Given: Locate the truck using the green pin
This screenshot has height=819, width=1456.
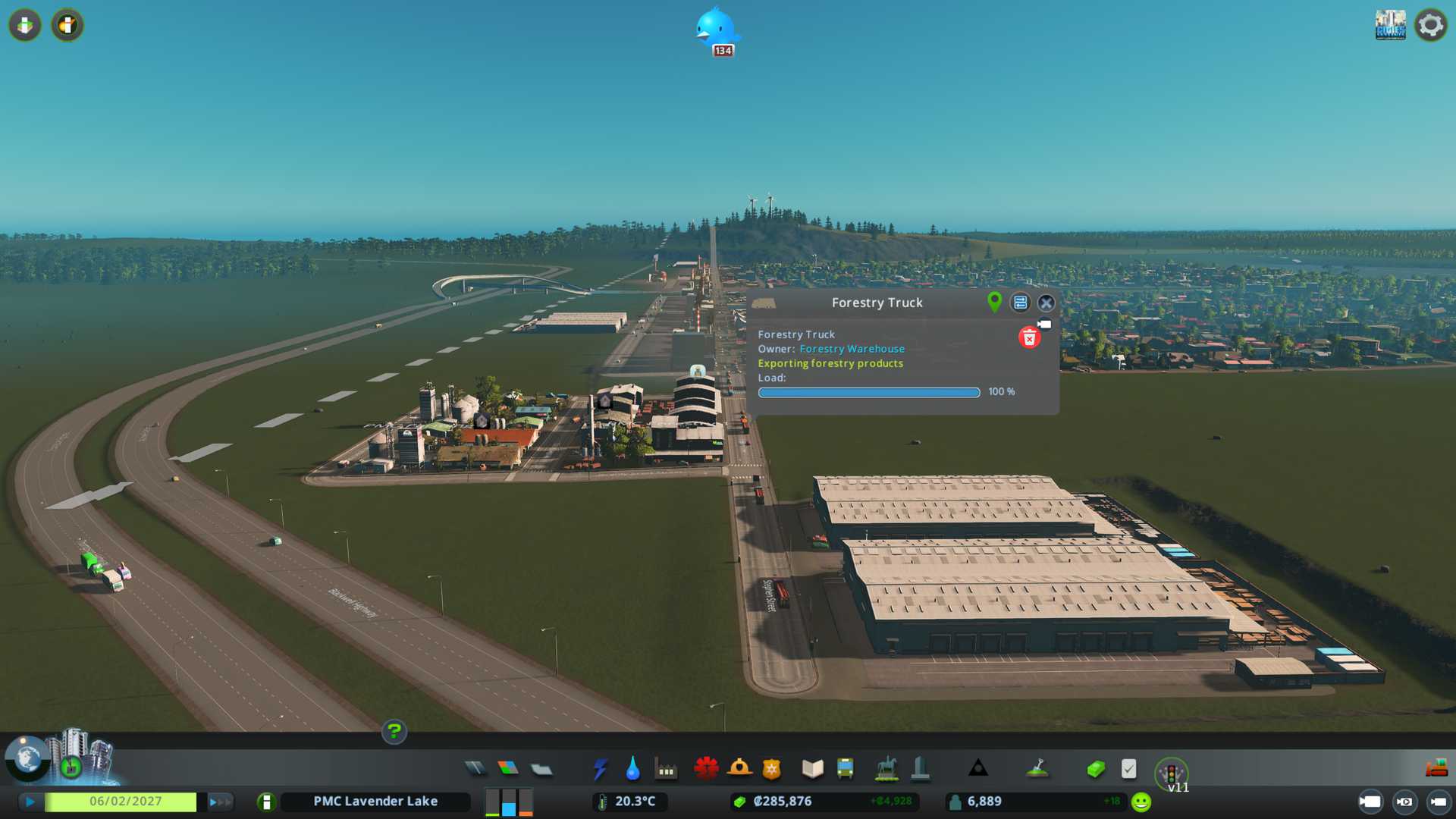Looking at the screenshot, I should pyautogui.click(x=994, y=303).
